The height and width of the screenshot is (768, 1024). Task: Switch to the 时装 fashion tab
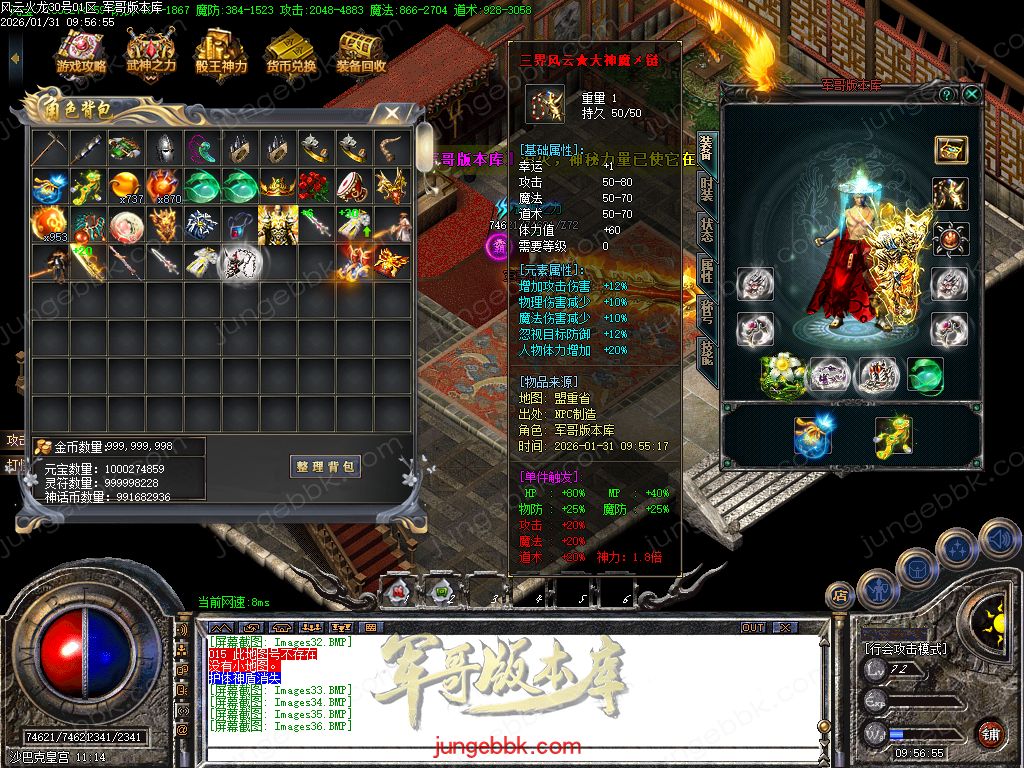[706, 189]
